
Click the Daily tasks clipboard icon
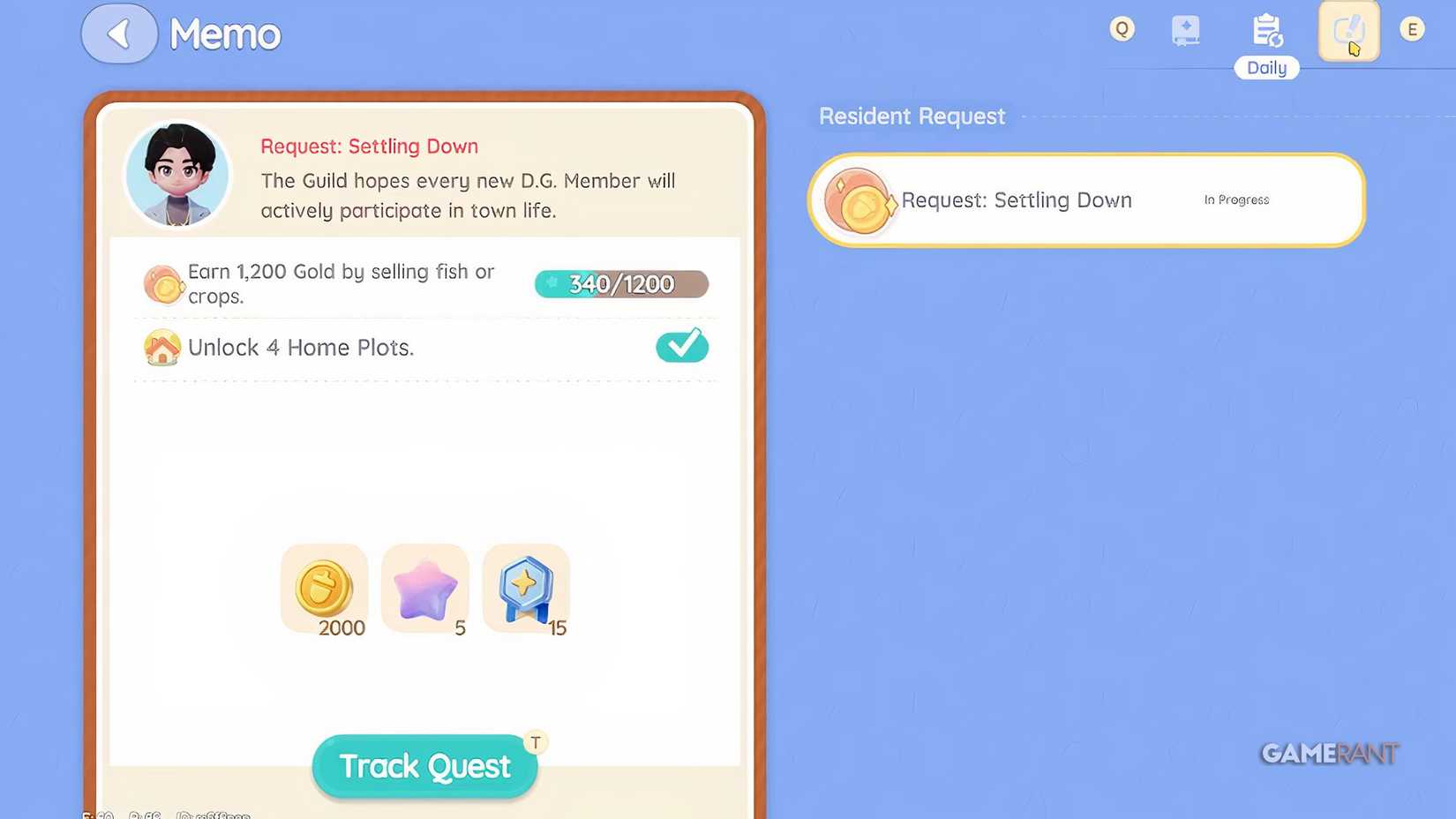pyautogui.click(x=1266, y=28)
